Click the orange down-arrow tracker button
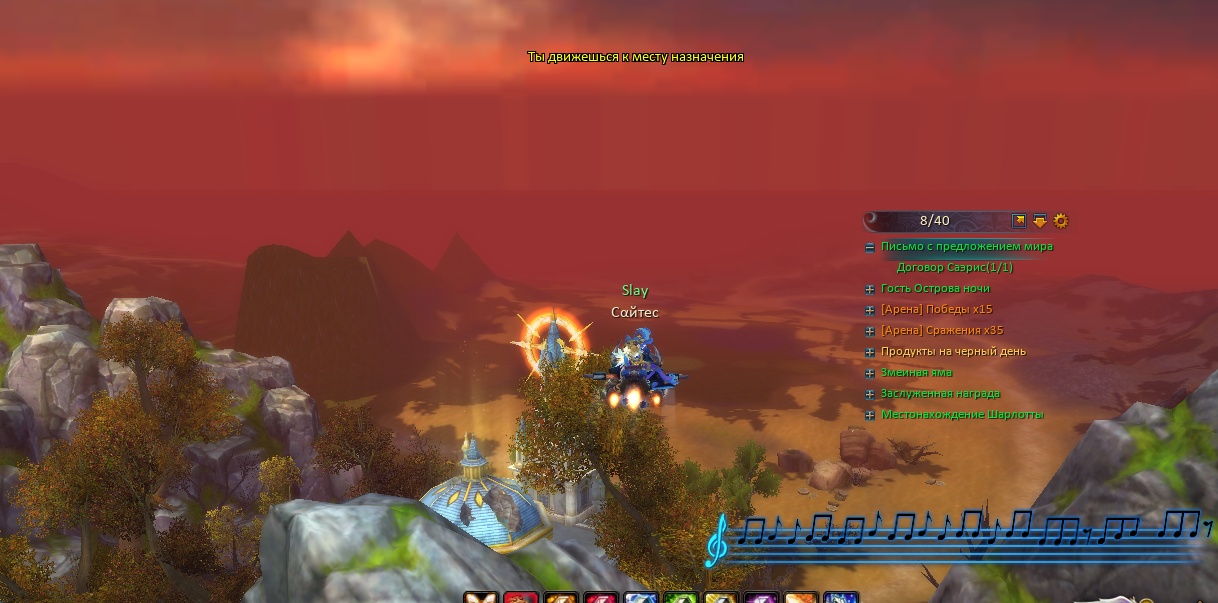The width and height of the screenshot is (1218, 603). (x=1040, y=221)
